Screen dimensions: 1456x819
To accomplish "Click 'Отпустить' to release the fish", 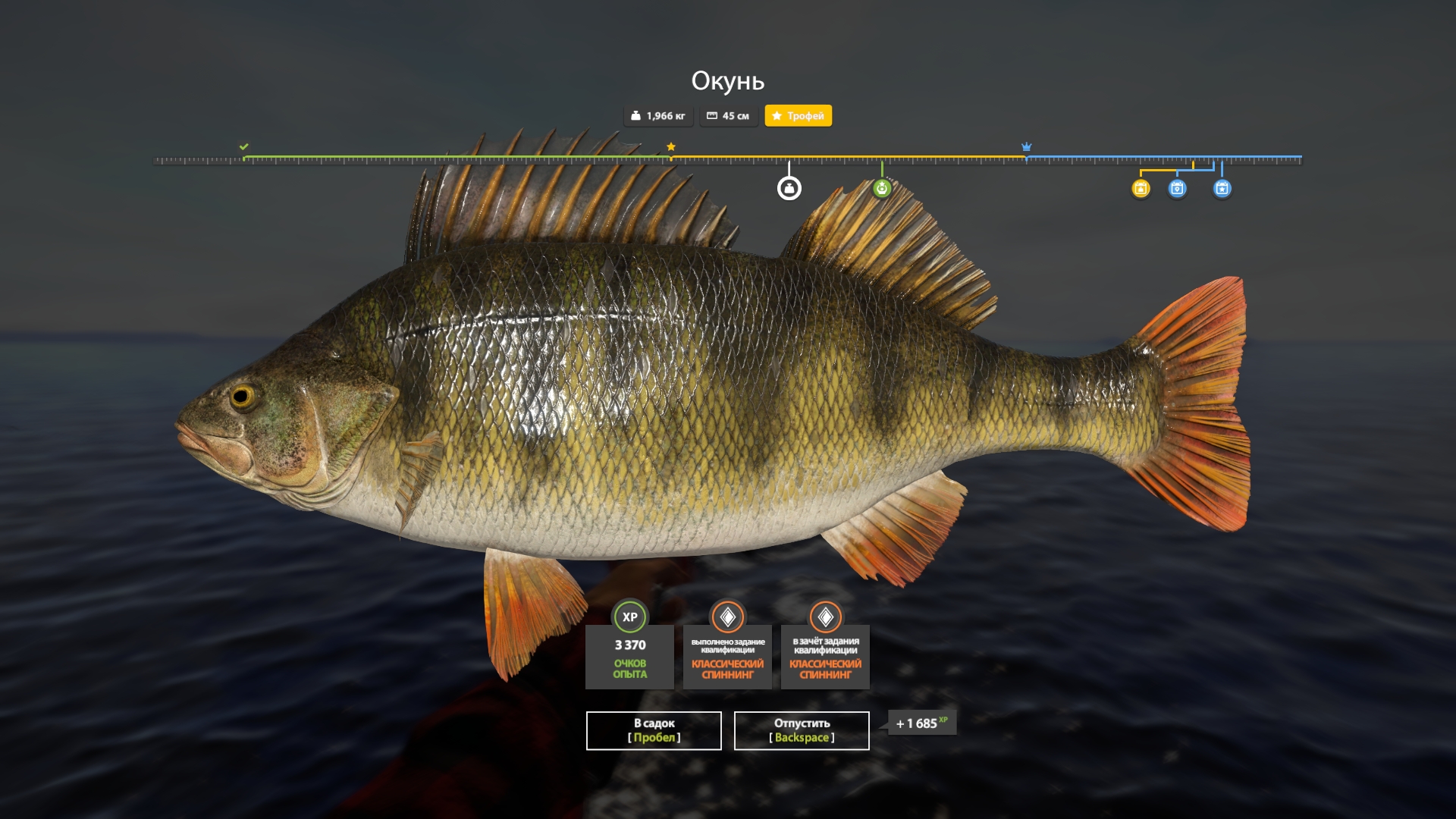I will (x=801, y=730).
